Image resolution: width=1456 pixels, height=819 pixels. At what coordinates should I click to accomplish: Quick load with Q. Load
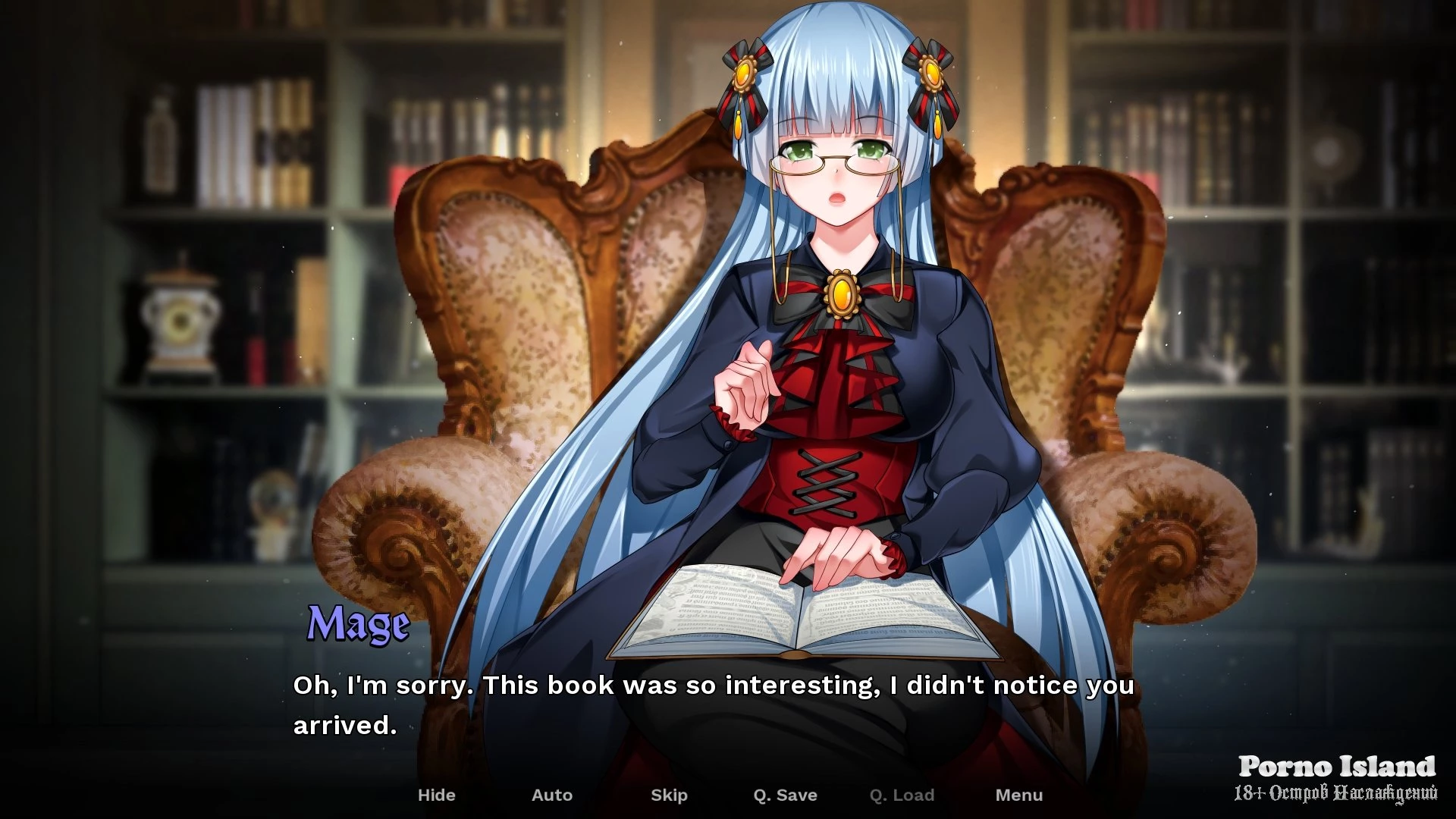[902, 795]
